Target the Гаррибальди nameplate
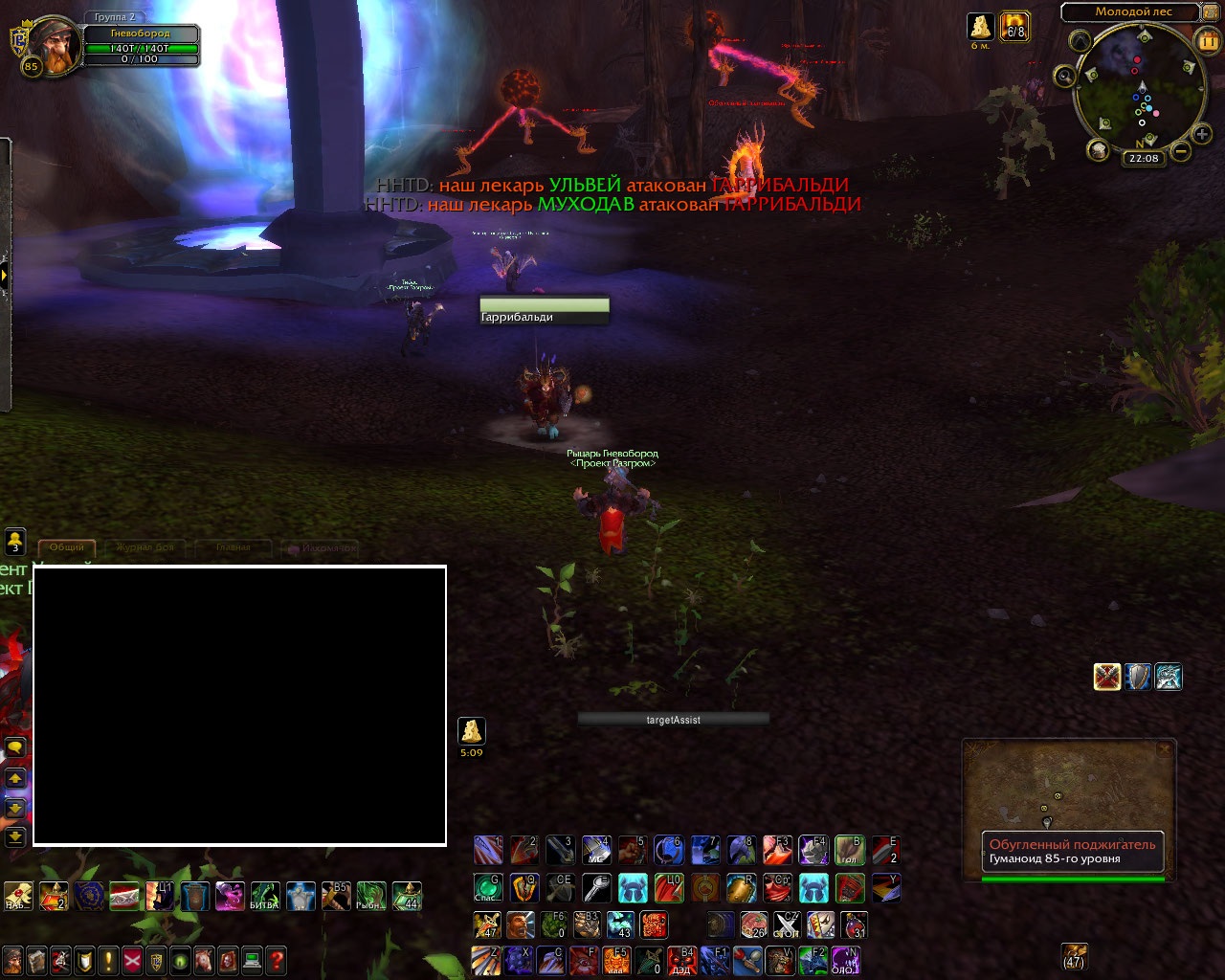This screenshot has width=1225, height=980. click(x=544, y=311)
